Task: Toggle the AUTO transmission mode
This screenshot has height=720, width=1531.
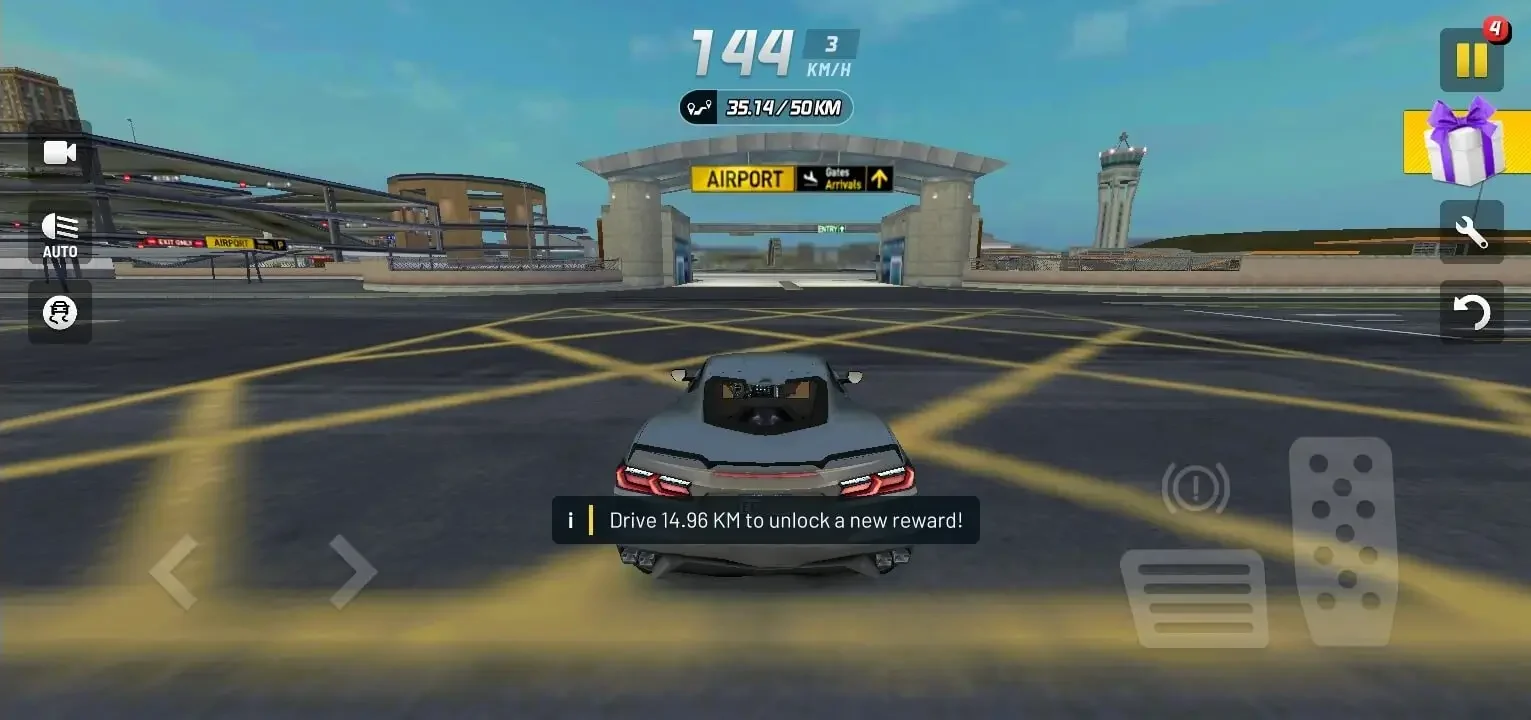Action: coord(59,232)
